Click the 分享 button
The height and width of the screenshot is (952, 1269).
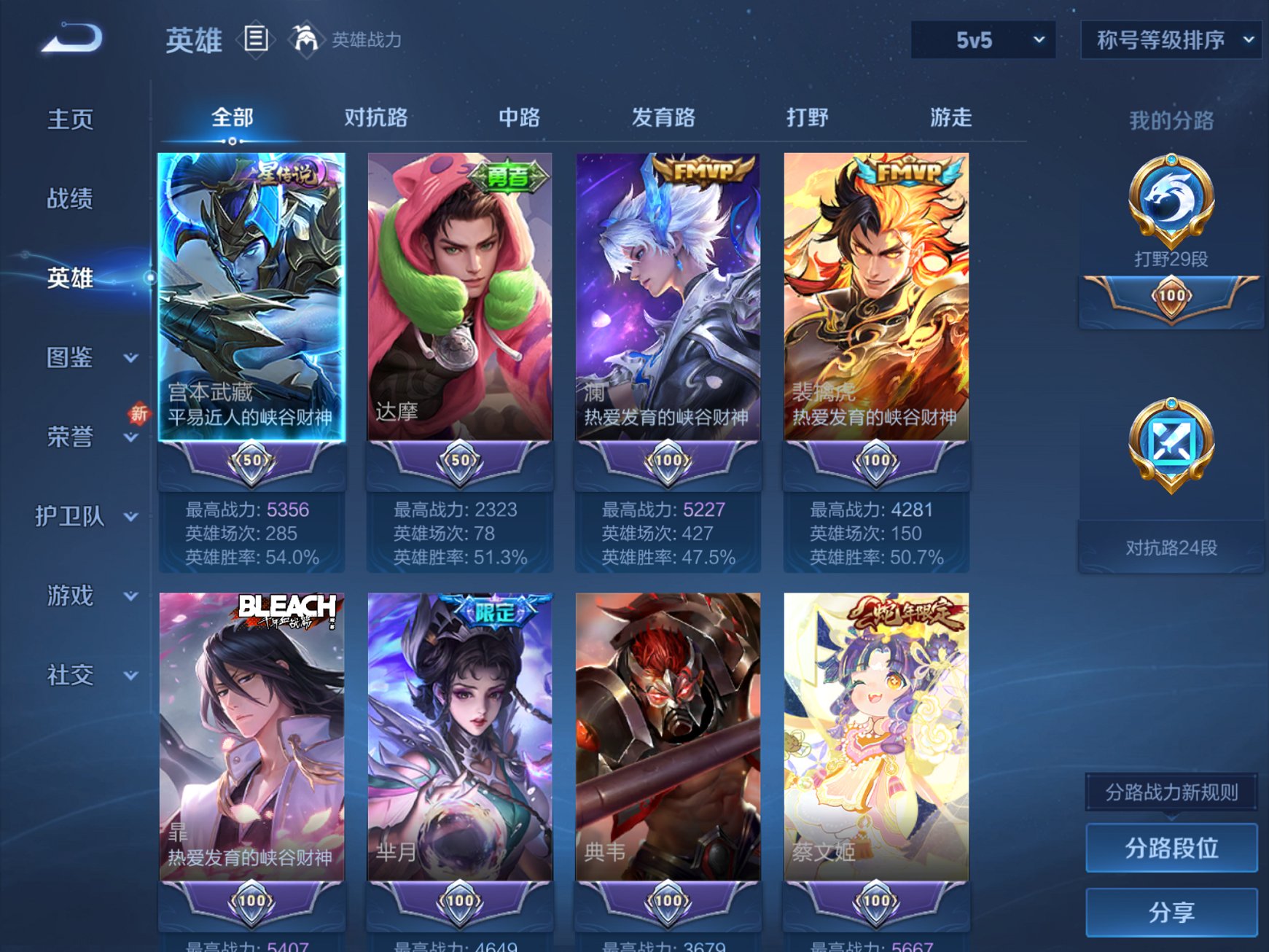point(1170,910)
